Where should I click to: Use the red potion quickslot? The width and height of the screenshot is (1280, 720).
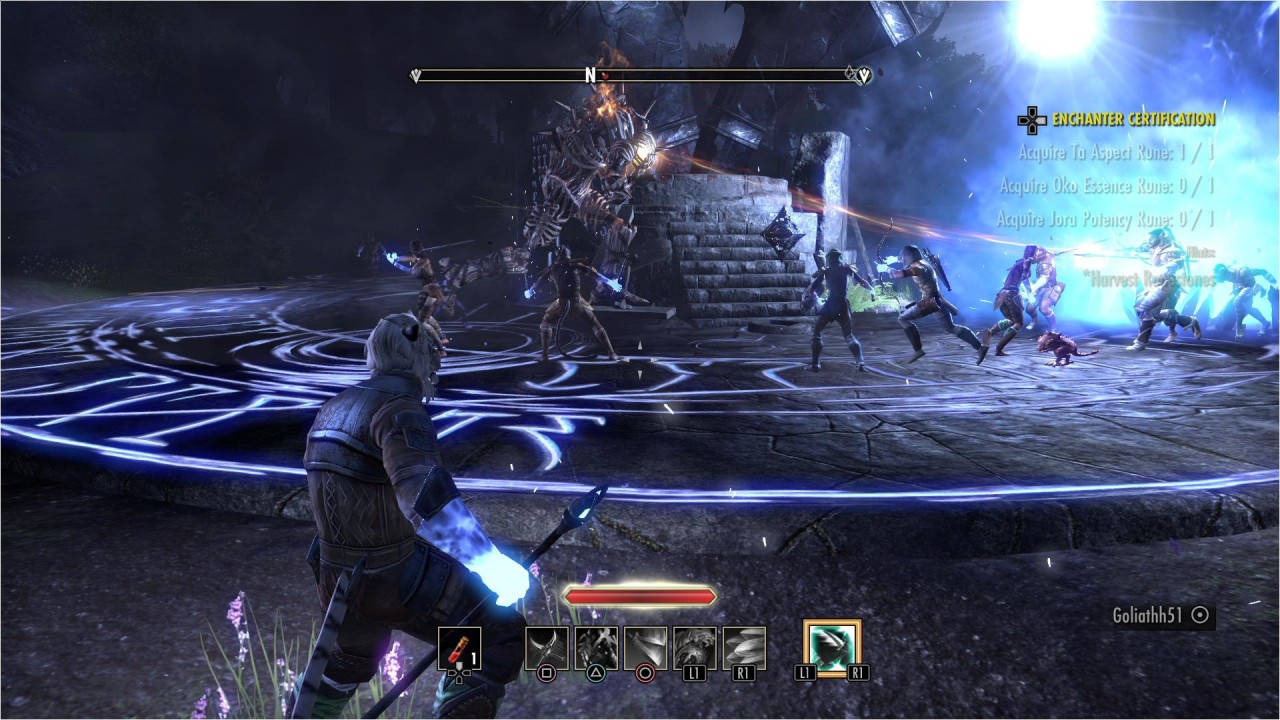(459, 648)
